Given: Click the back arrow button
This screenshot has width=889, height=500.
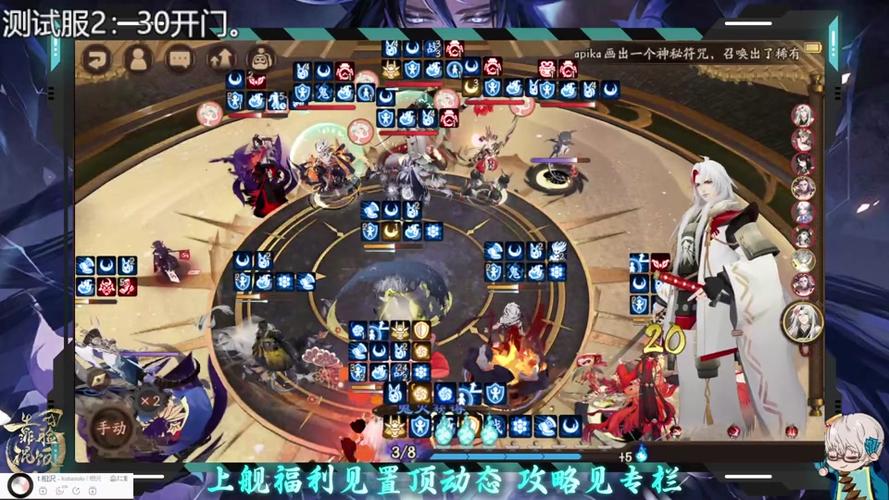Looking at the screenshot, I should tap(98, 58).
